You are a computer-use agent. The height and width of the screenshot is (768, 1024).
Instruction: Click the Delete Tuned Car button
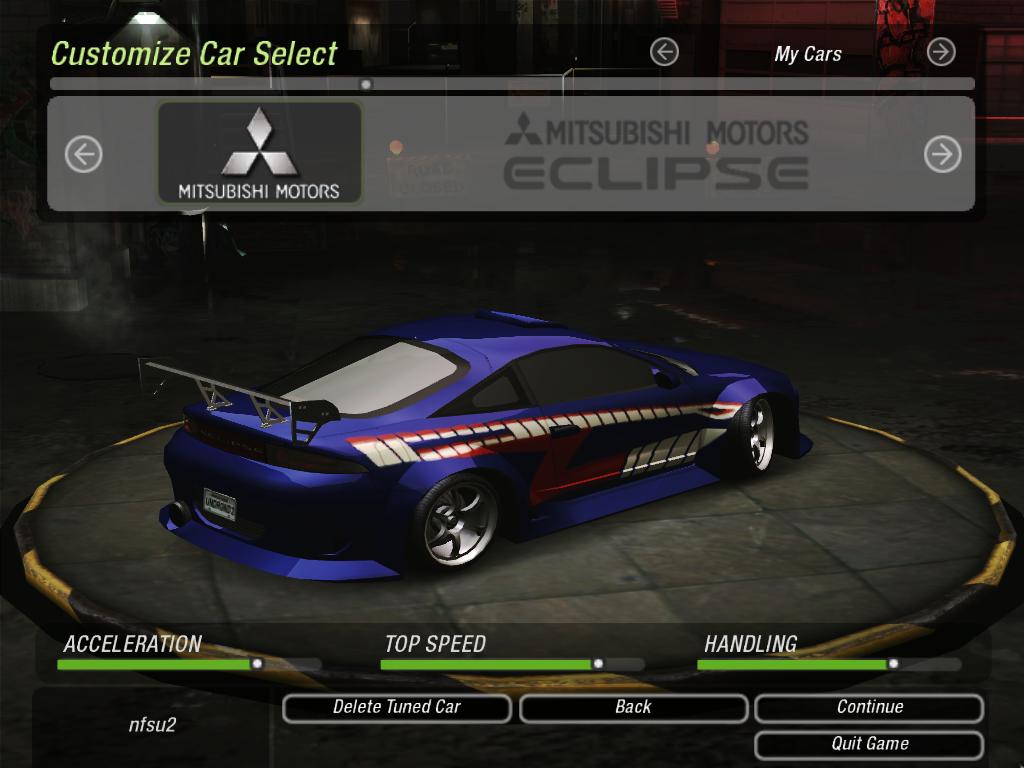click(x=397, y=708)
